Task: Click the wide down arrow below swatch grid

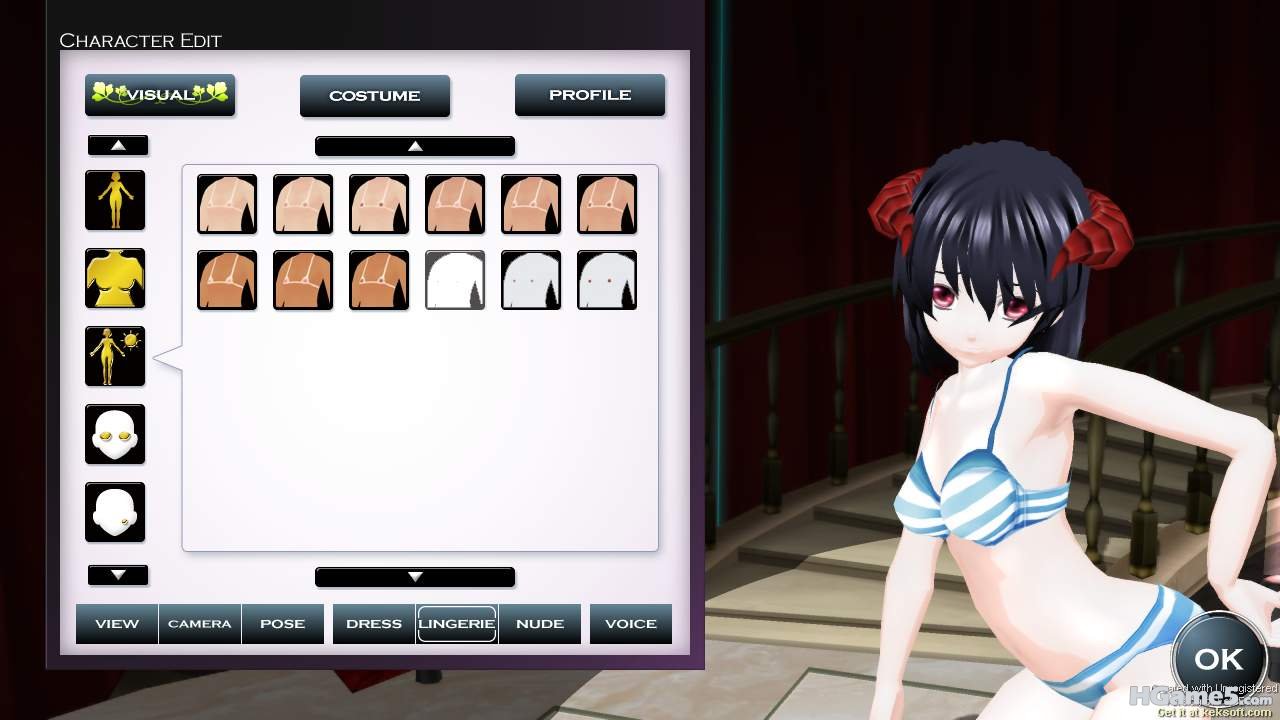Action: 415,577
